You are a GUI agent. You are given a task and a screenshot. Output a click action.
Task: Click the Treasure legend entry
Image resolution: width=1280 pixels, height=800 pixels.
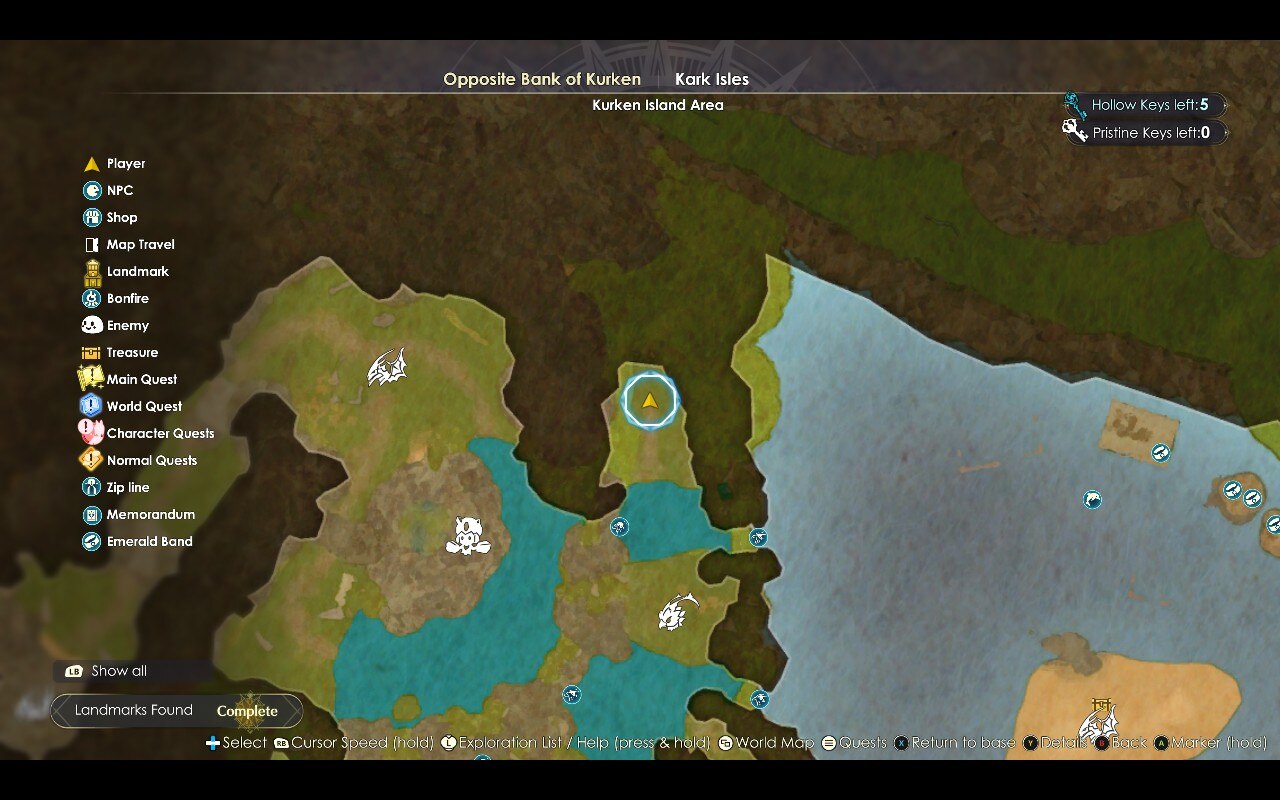132,352
